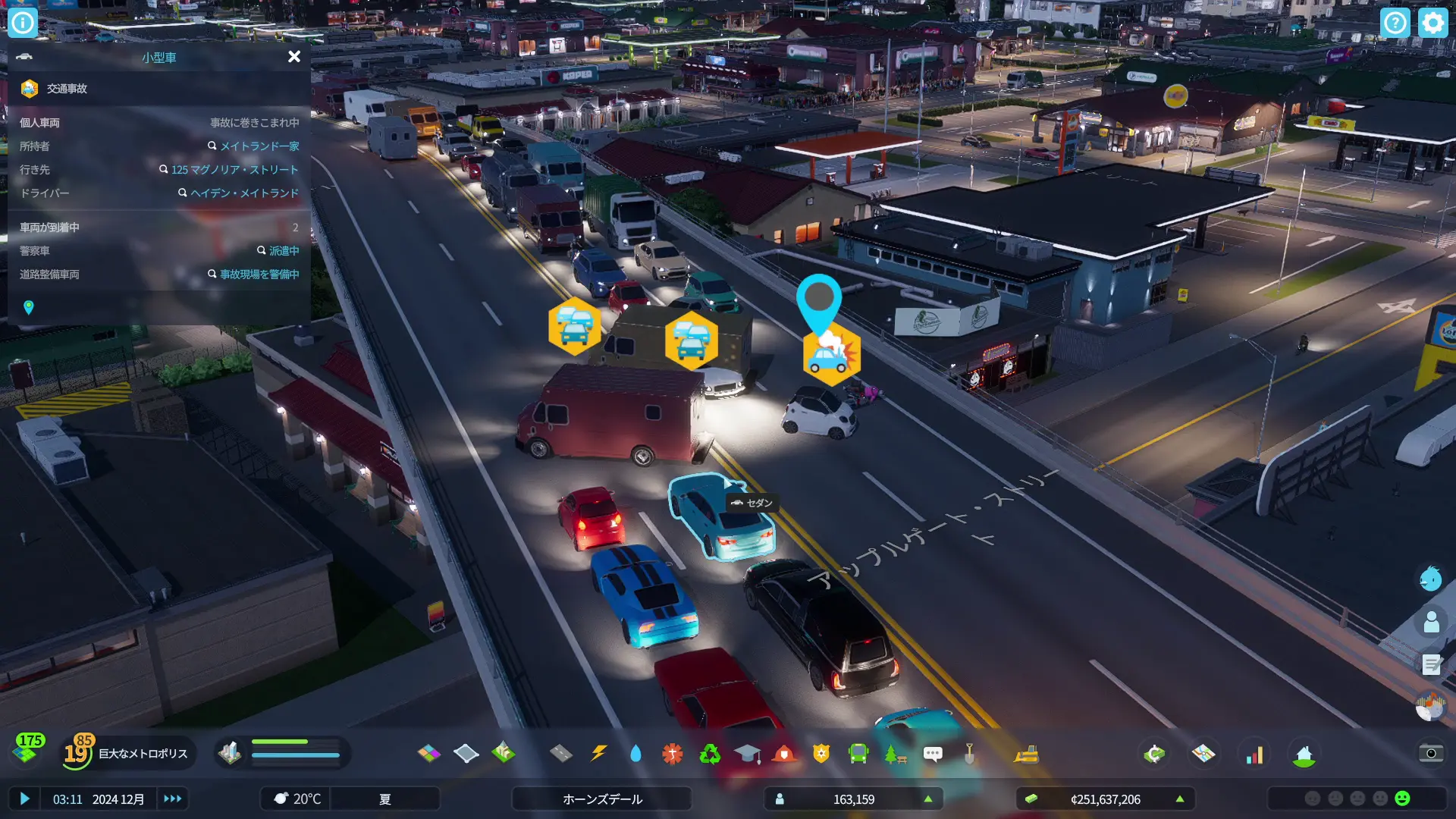The height and width of the screenshot is (819, 1456).
Task: Focus on the vehicle with the location pin
Action: pyautogui.click(x=29, y=307)
